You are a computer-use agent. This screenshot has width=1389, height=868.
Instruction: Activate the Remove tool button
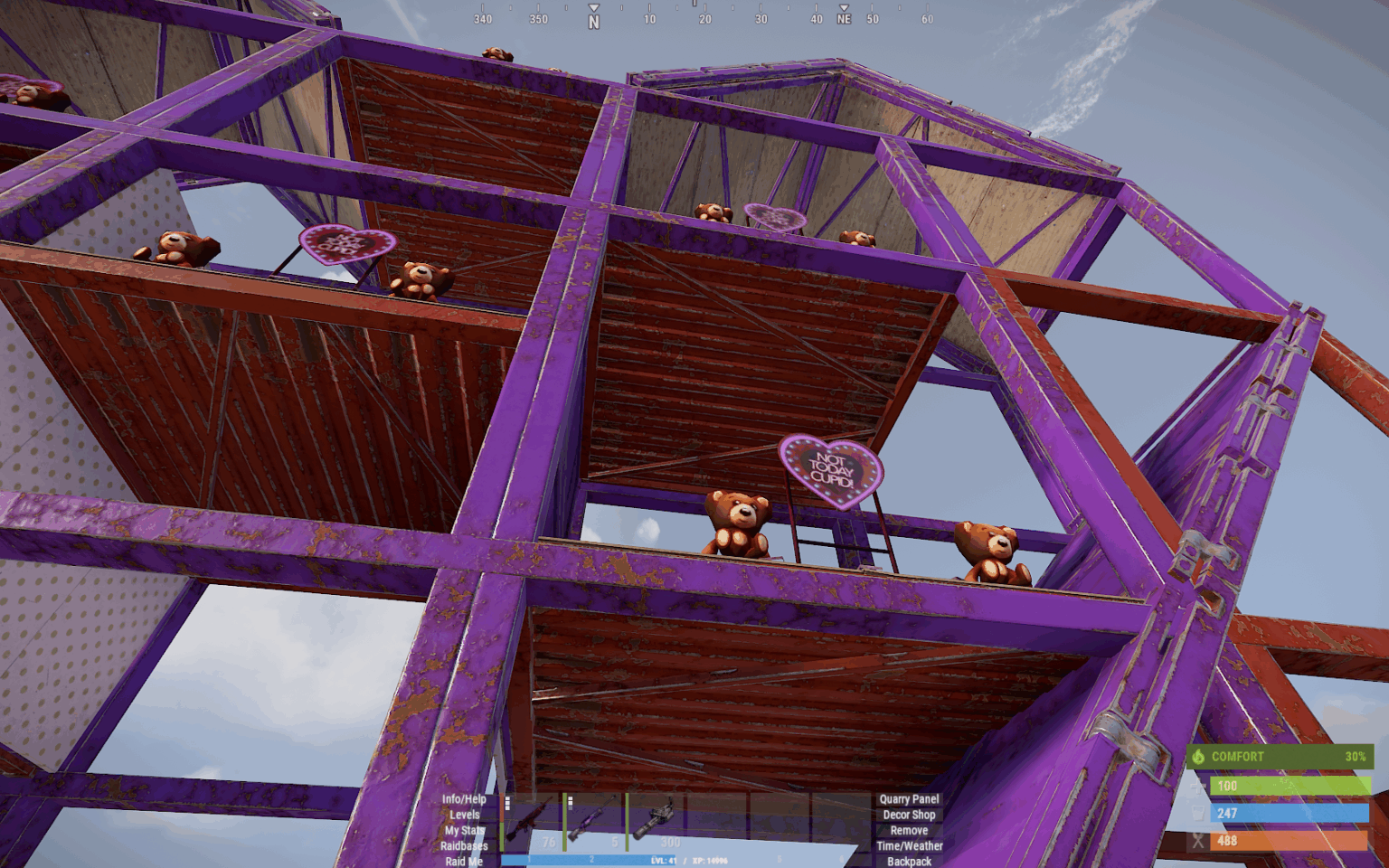909,830
